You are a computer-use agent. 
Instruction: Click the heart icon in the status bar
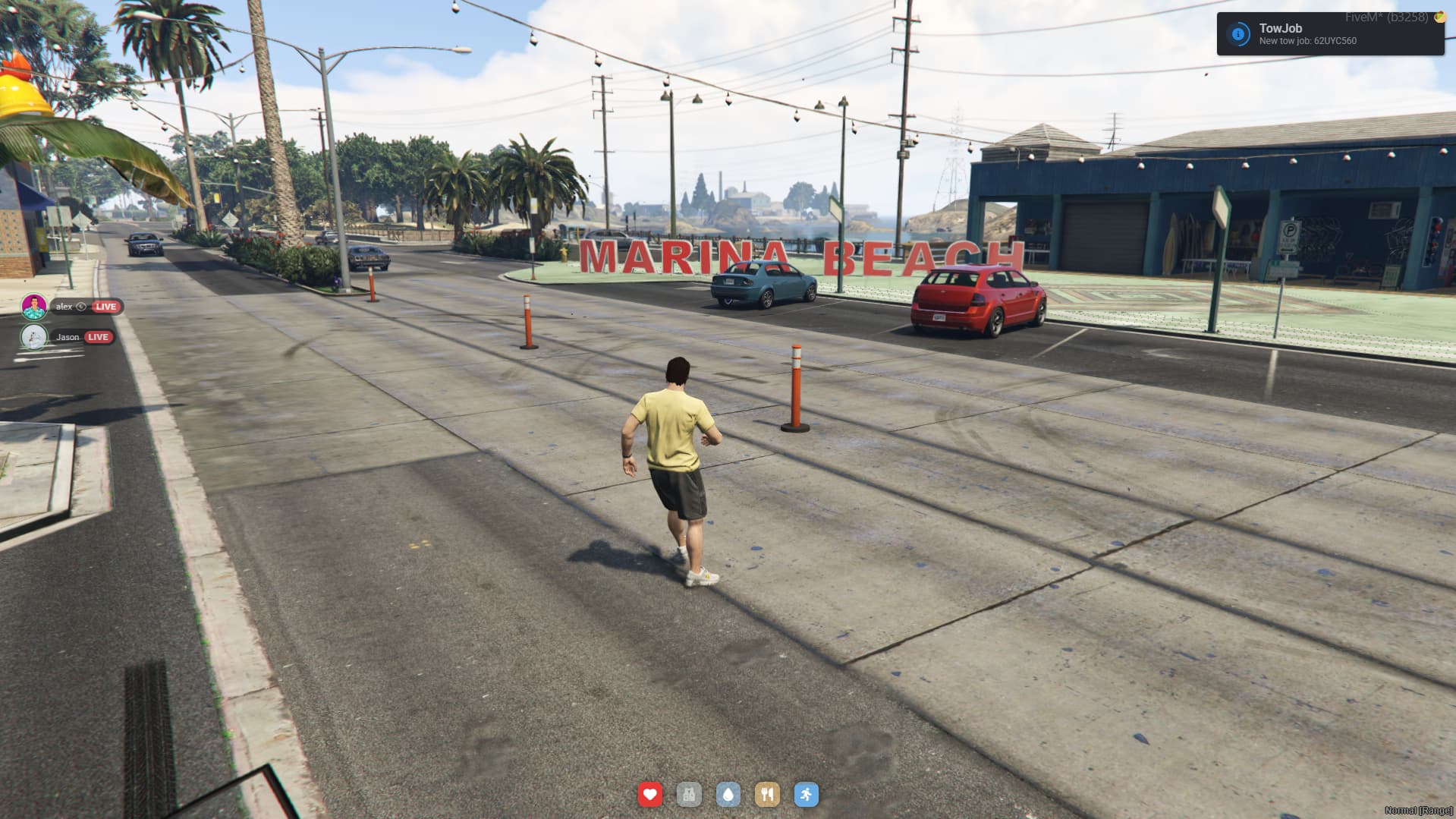coord(650,795)
